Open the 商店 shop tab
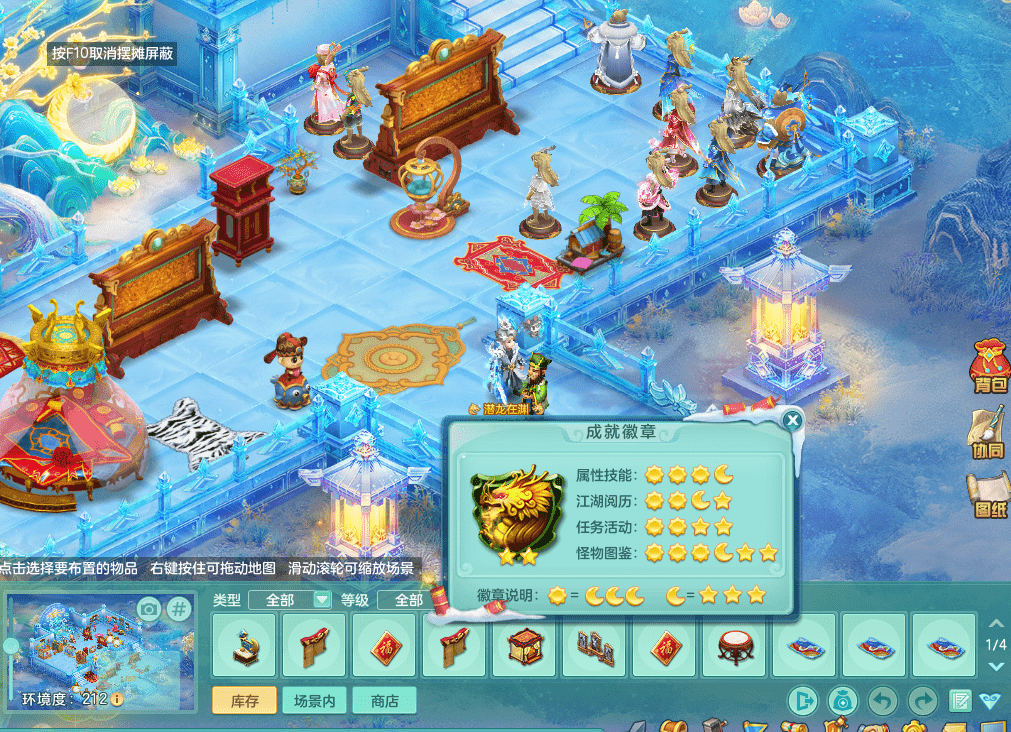This screenshot has width=1011, height=732. click(384, 701)
